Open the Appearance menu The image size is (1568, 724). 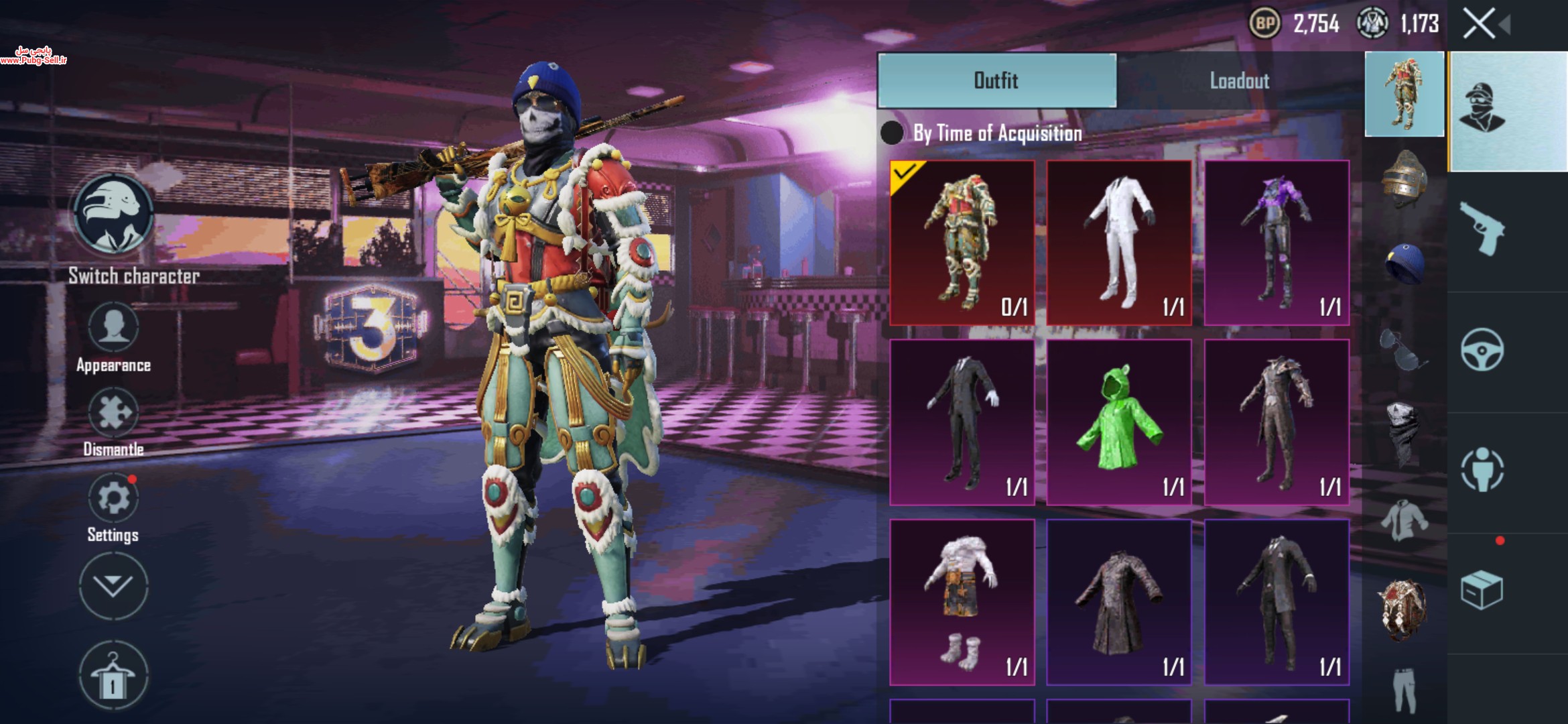[113, 328]
